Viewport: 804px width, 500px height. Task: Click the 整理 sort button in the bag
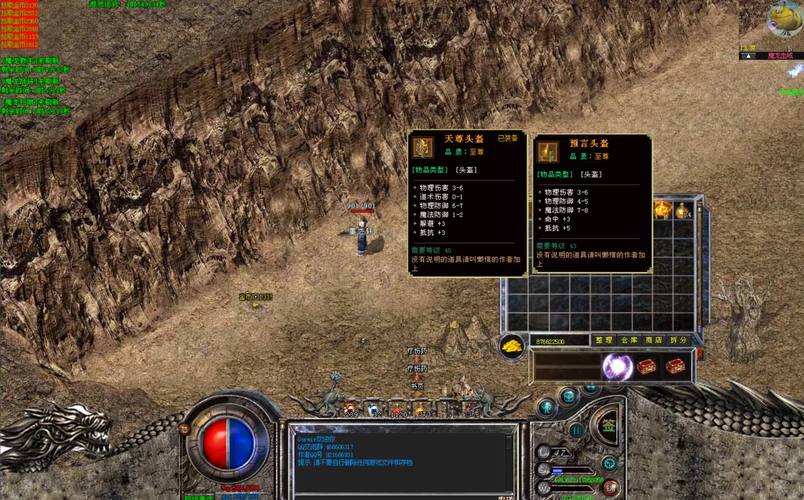pyautogui.click(x=603, y=341)
